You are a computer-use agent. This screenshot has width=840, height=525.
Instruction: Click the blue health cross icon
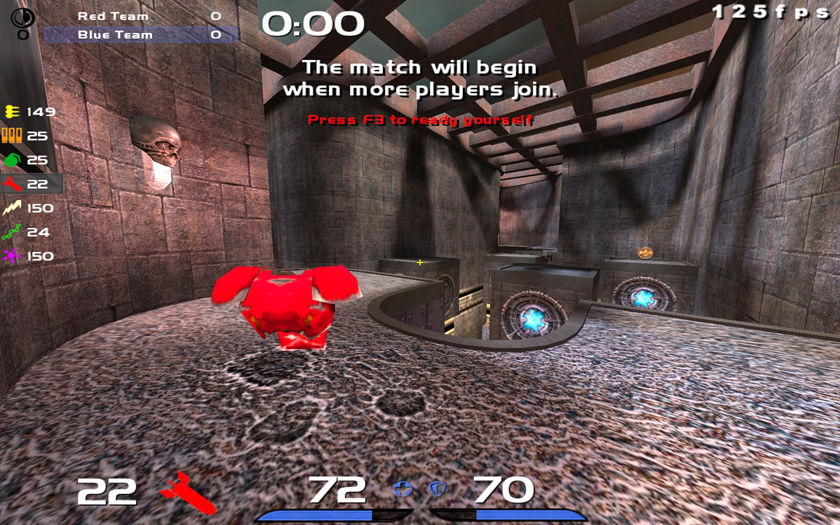(404, 489)
